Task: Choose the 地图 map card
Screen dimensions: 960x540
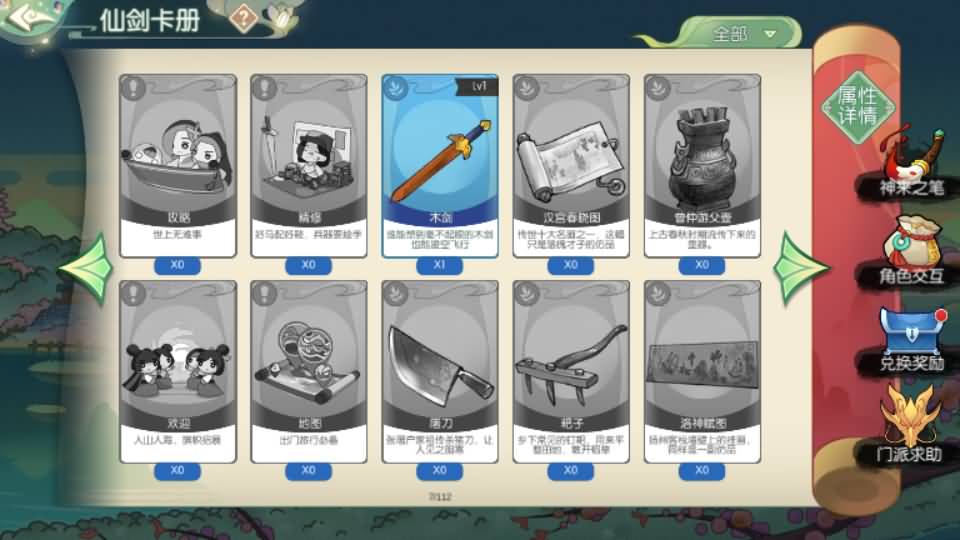Action: (x=309, y=370)
